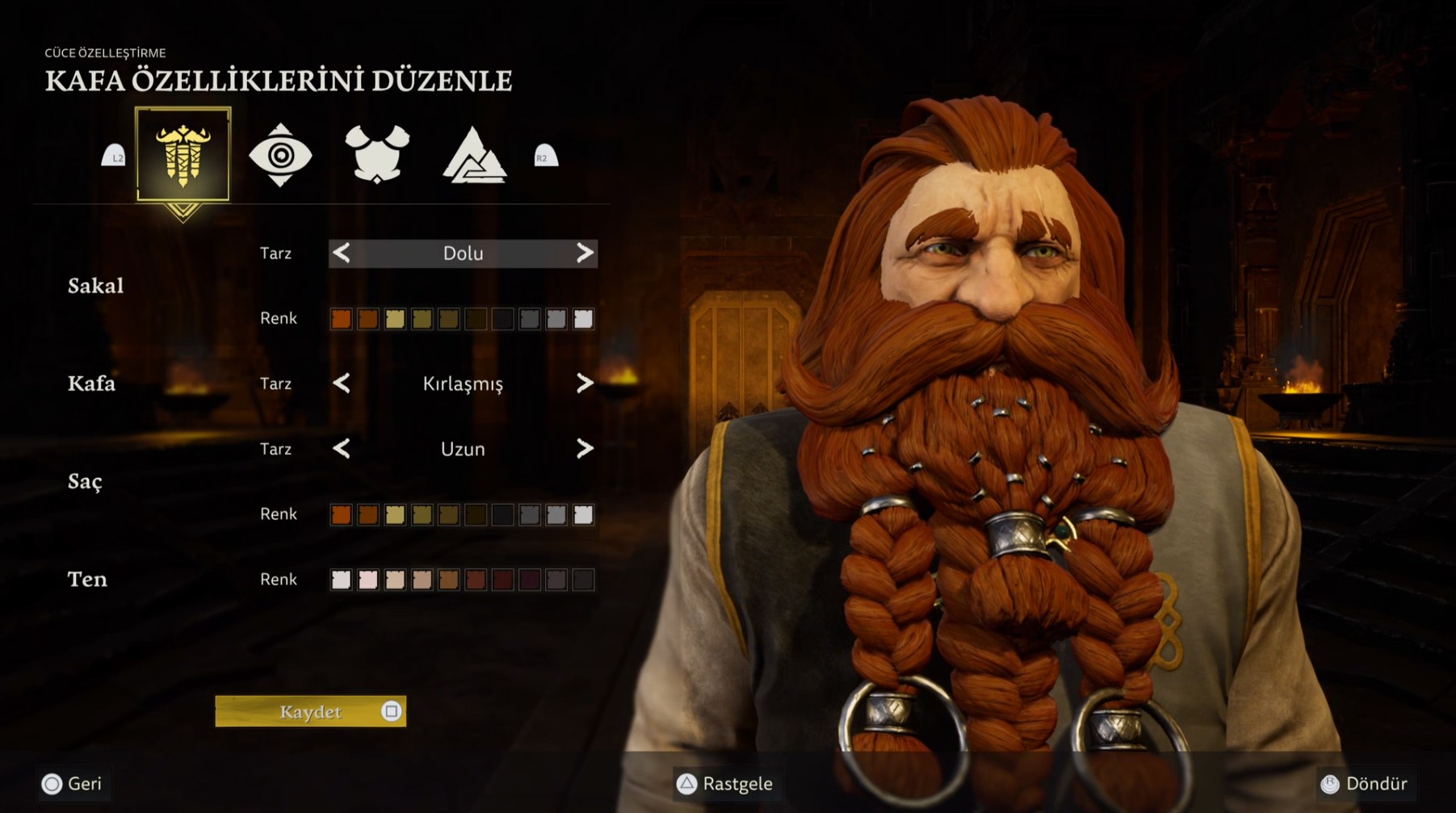1456x813 pixels.
Task: Switch to the triangular knot emblem tab
Action: [474, 155]
